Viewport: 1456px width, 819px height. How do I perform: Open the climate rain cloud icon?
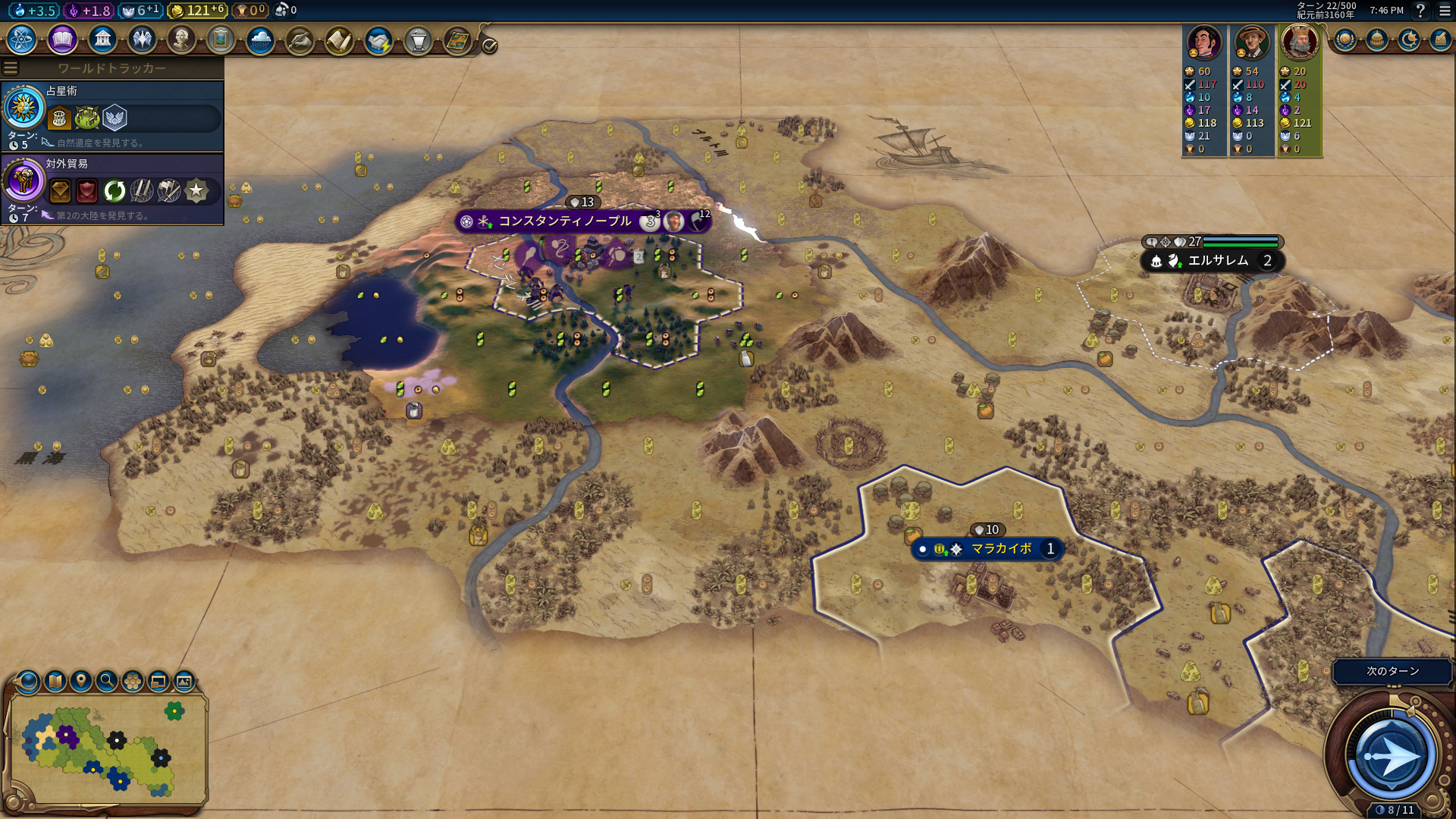(x=260, y=39)
